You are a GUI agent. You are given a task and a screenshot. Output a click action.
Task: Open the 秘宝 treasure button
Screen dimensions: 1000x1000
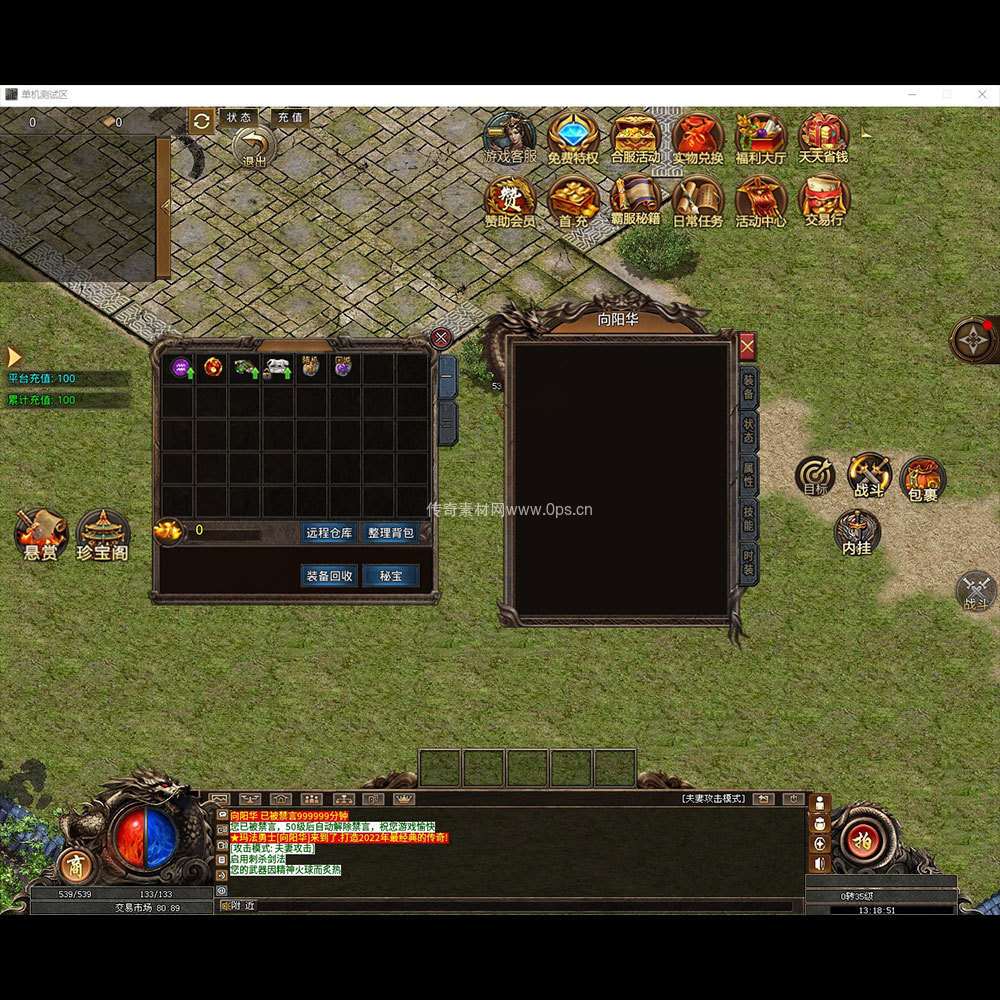390,576
